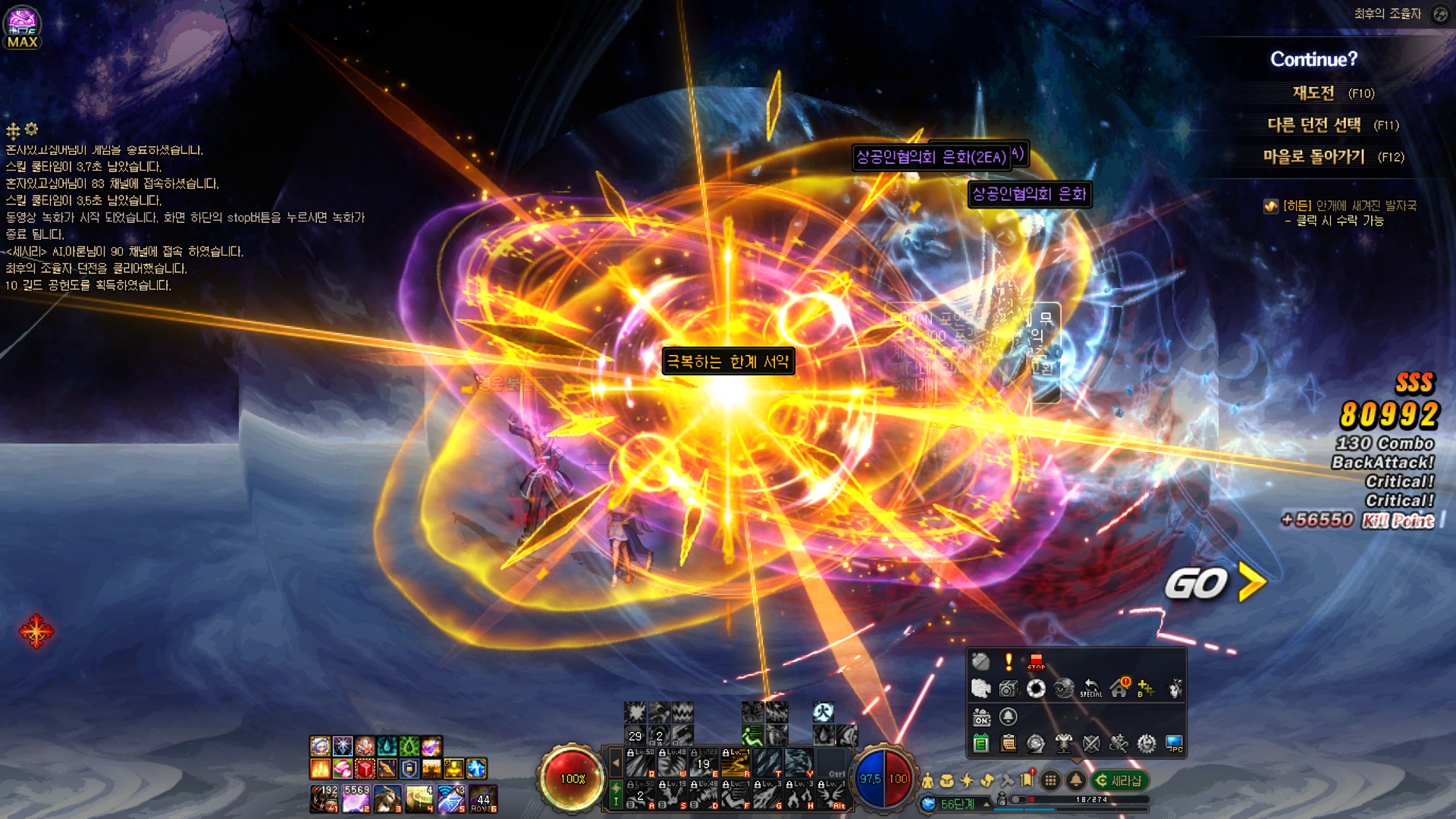1456x819 pixels.
Task: Choose 마을로 돌아가기 to return to town
Action: (x=1313, y=157)
